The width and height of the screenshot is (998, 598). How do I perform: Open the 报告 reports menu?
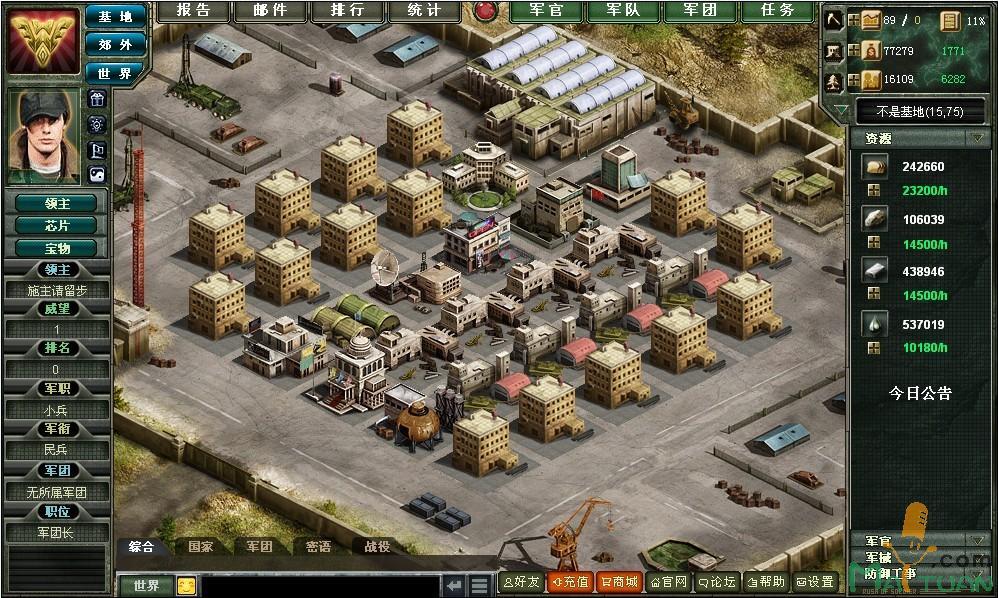point(194,11)
